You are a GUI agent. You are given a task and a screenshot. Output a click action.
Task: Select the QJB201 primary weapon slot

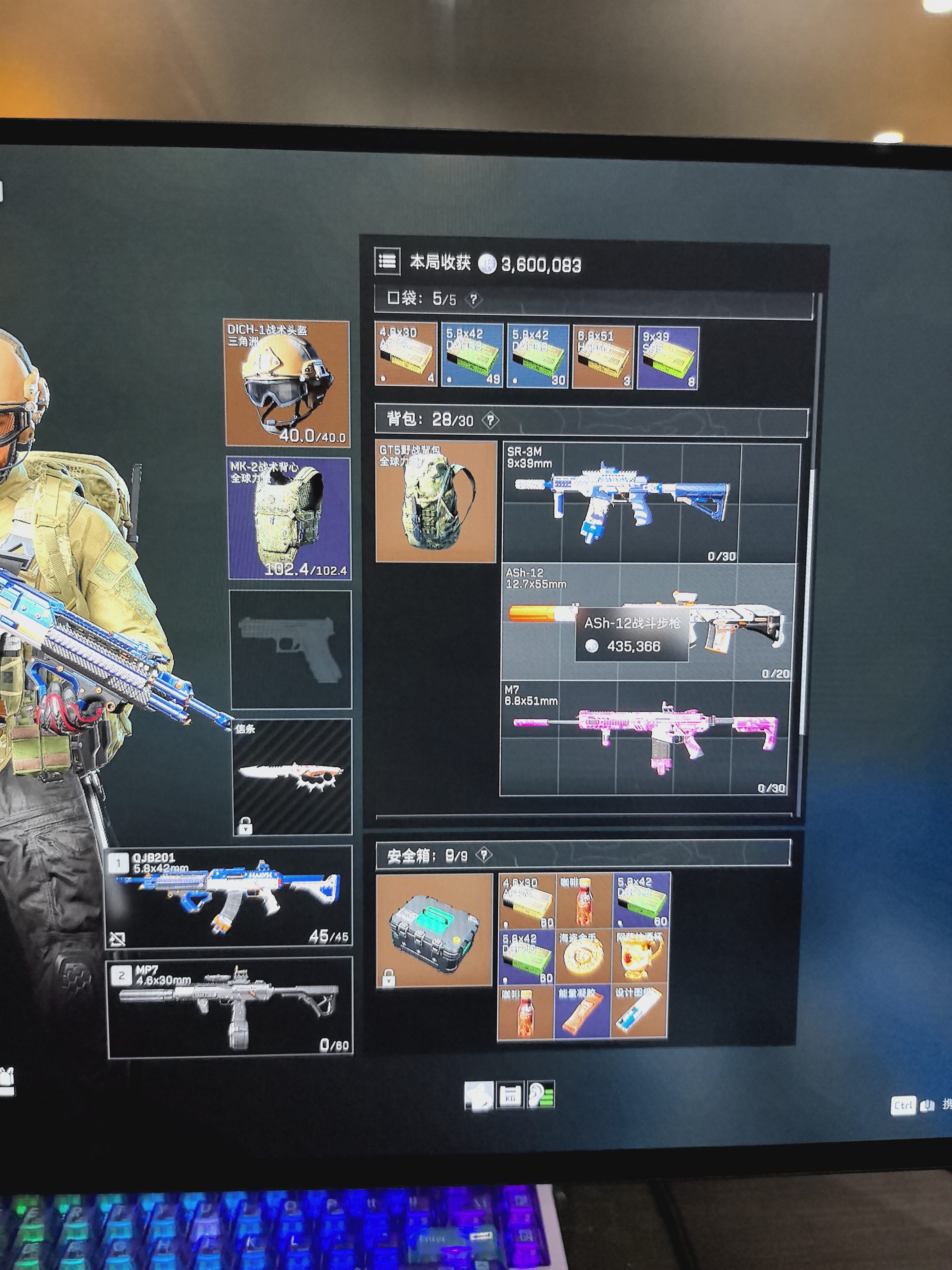tap(229, 897)
